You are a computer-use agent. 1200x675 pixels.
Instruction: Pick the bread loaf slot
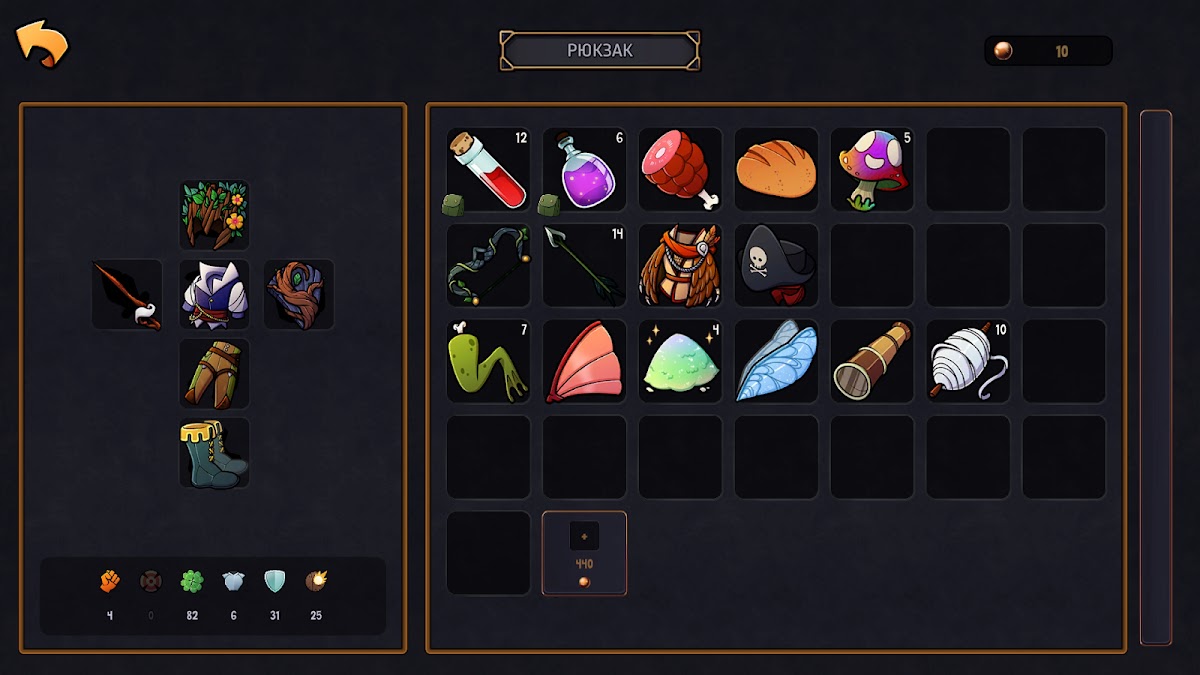[776, 169]
